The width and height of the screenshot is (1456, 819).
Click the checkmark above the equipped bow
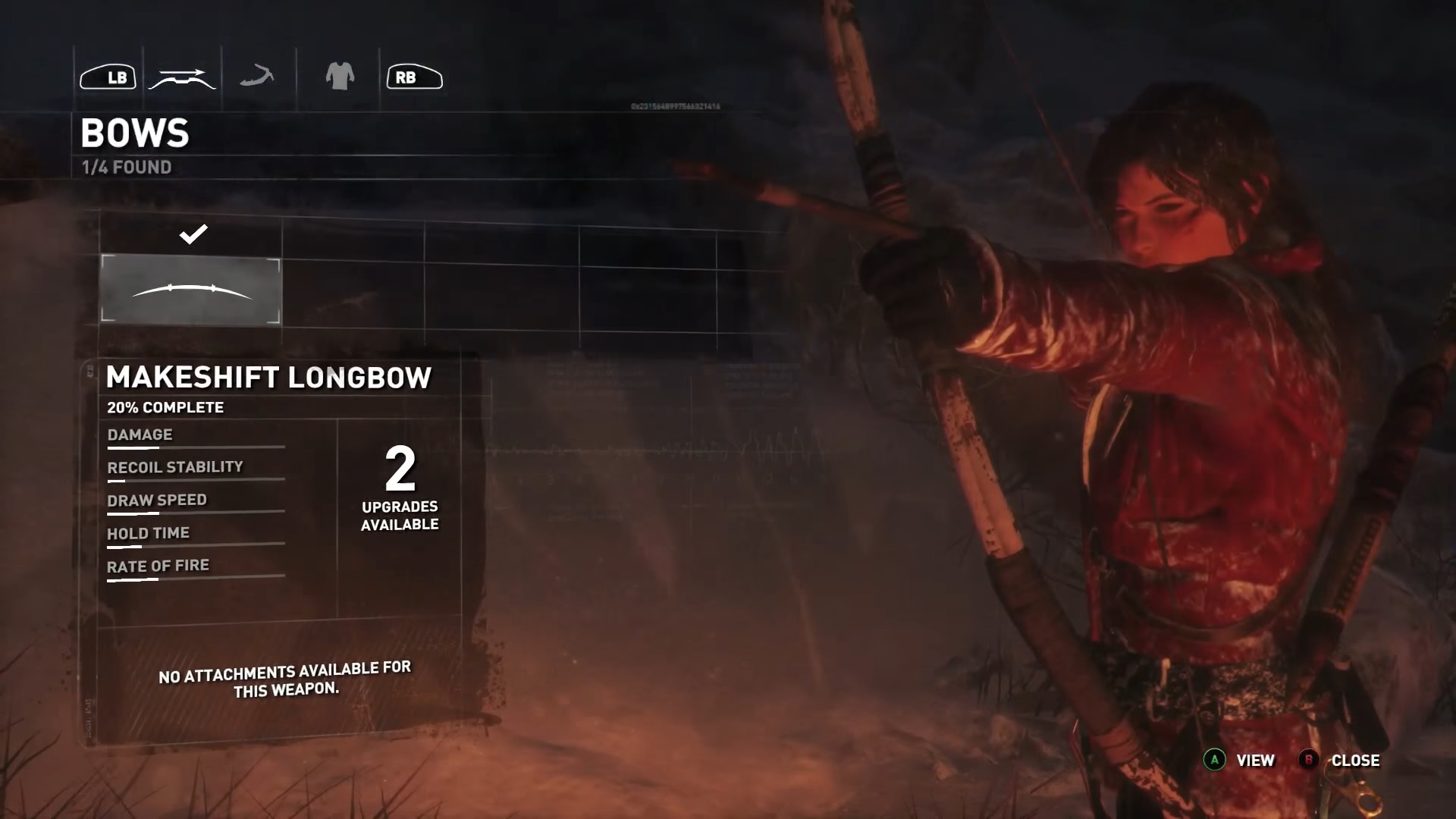click(x=194, y=234)
